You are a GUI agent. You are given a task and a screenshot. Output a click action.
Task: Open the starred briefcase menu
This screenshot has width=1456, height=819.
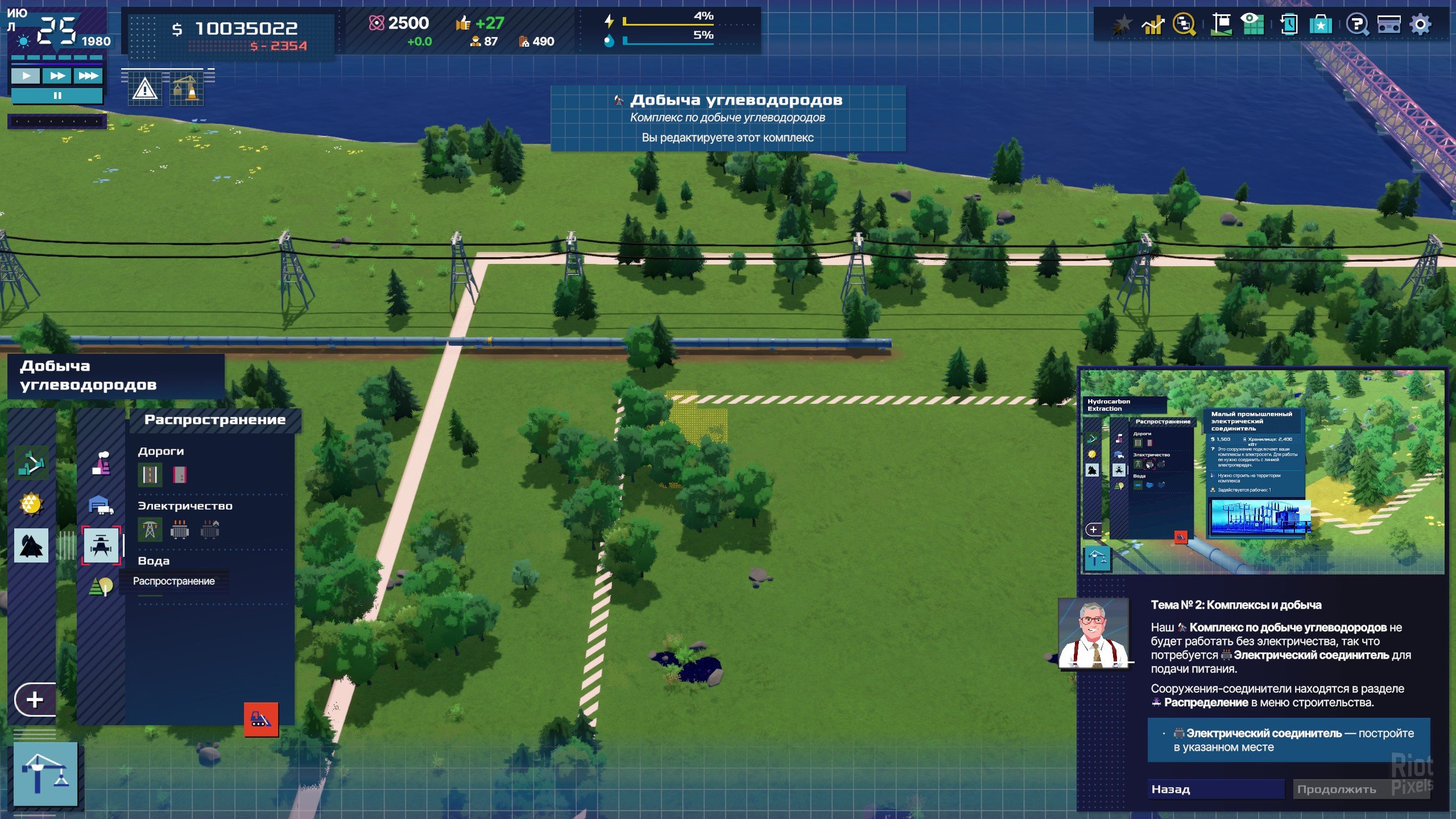point(1320,25)
